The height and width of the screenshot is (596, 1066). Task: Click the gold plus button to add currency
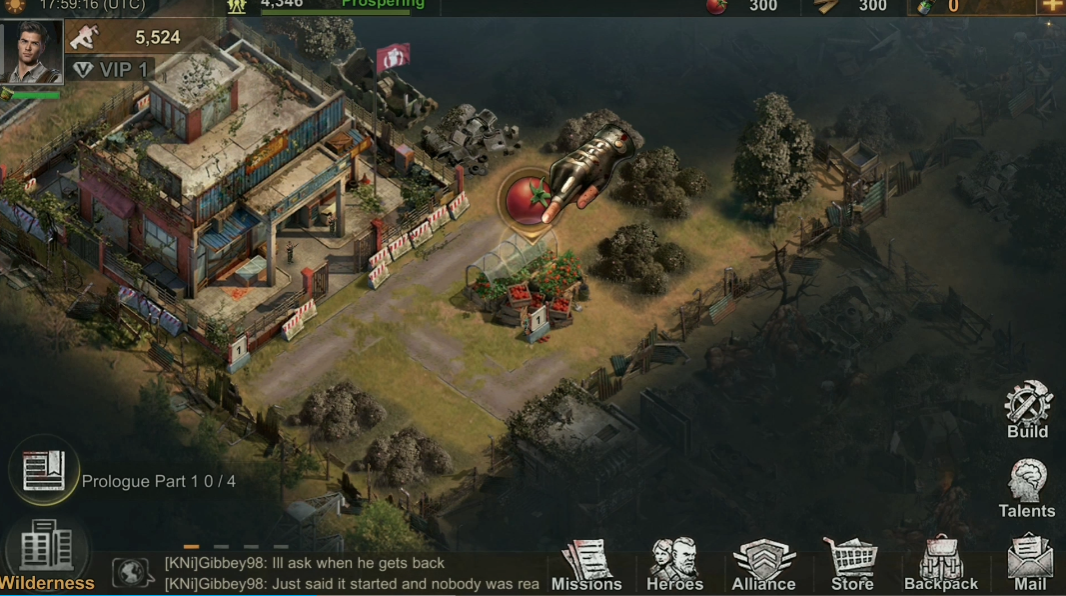coord(1050,6)
